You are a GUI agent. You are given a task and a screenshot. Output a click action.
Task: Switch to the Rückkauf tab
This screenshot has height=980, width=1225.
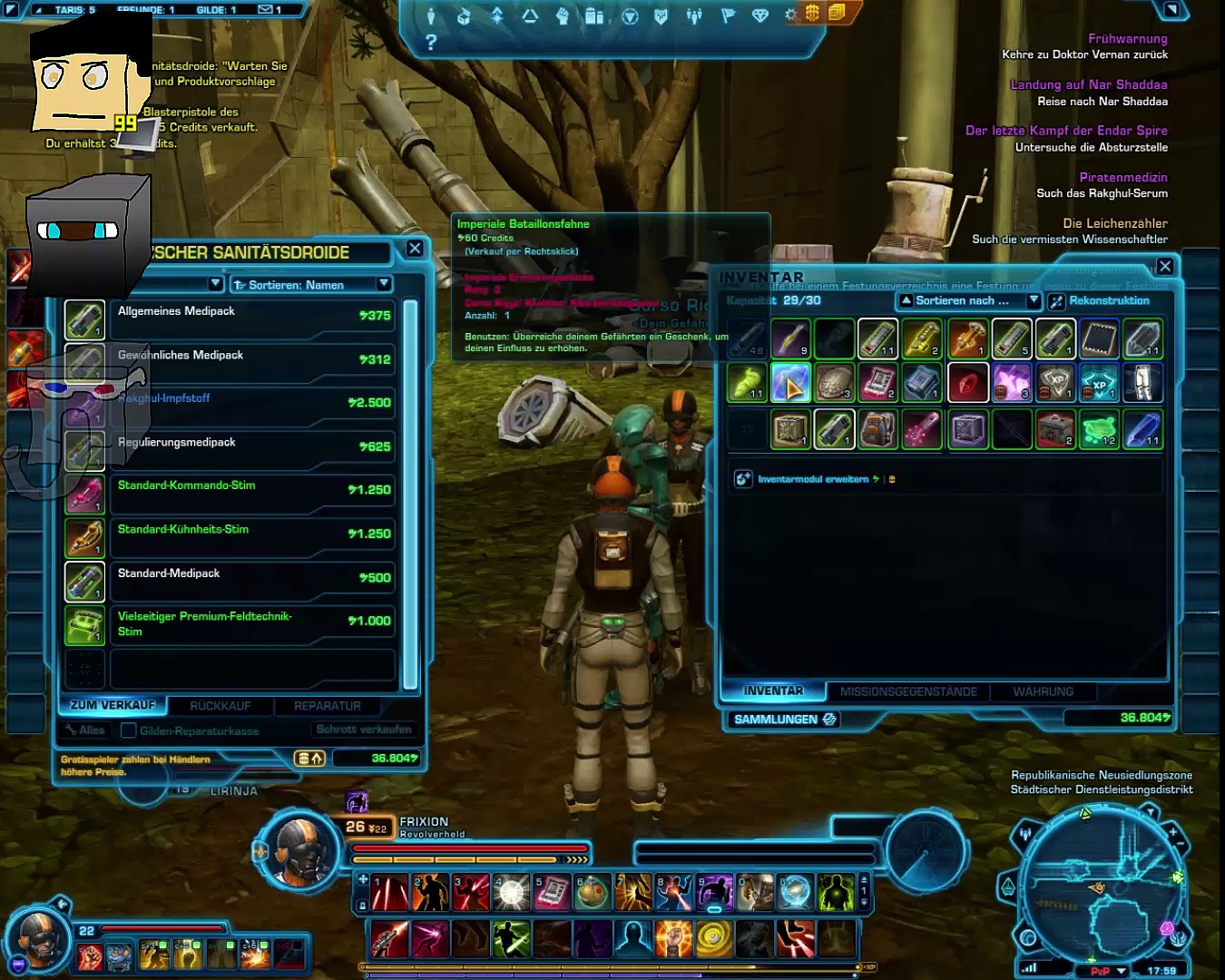click(220, 706)
